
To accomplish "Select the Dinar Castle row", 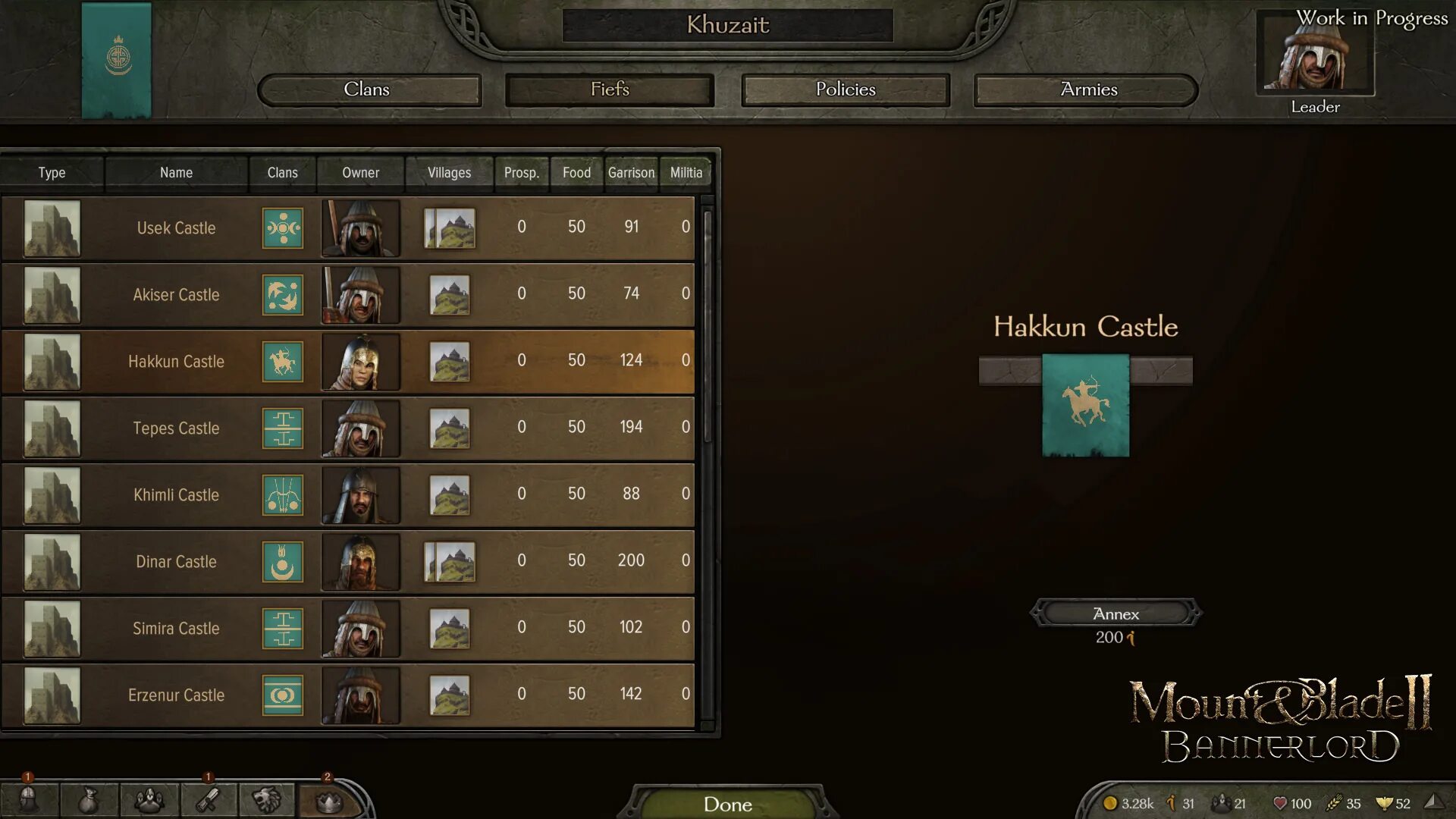I will click(176, 562).
